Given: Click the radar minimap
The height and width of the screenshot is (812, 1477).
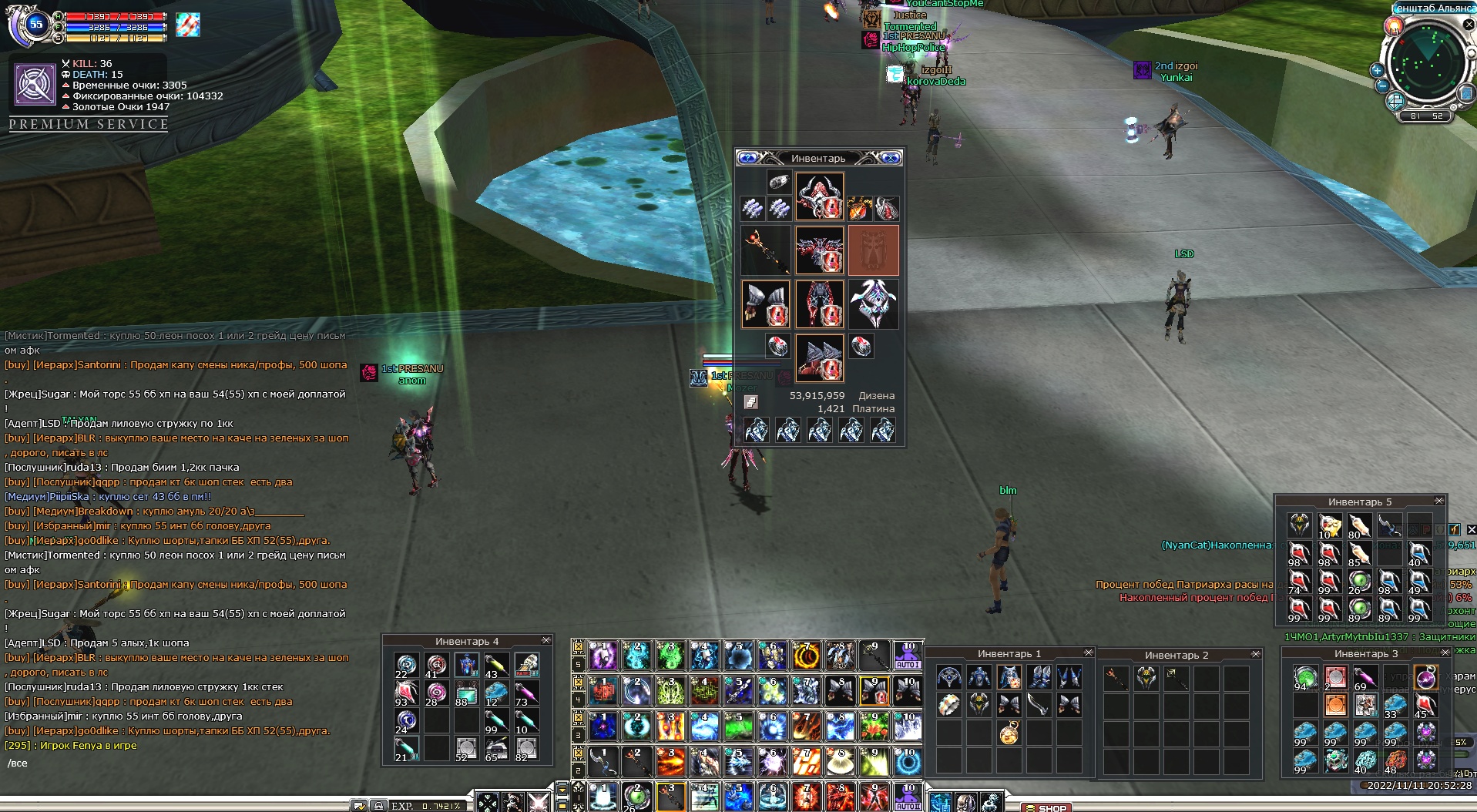Looking at the screenshot, I should (x=1424, y=62).
